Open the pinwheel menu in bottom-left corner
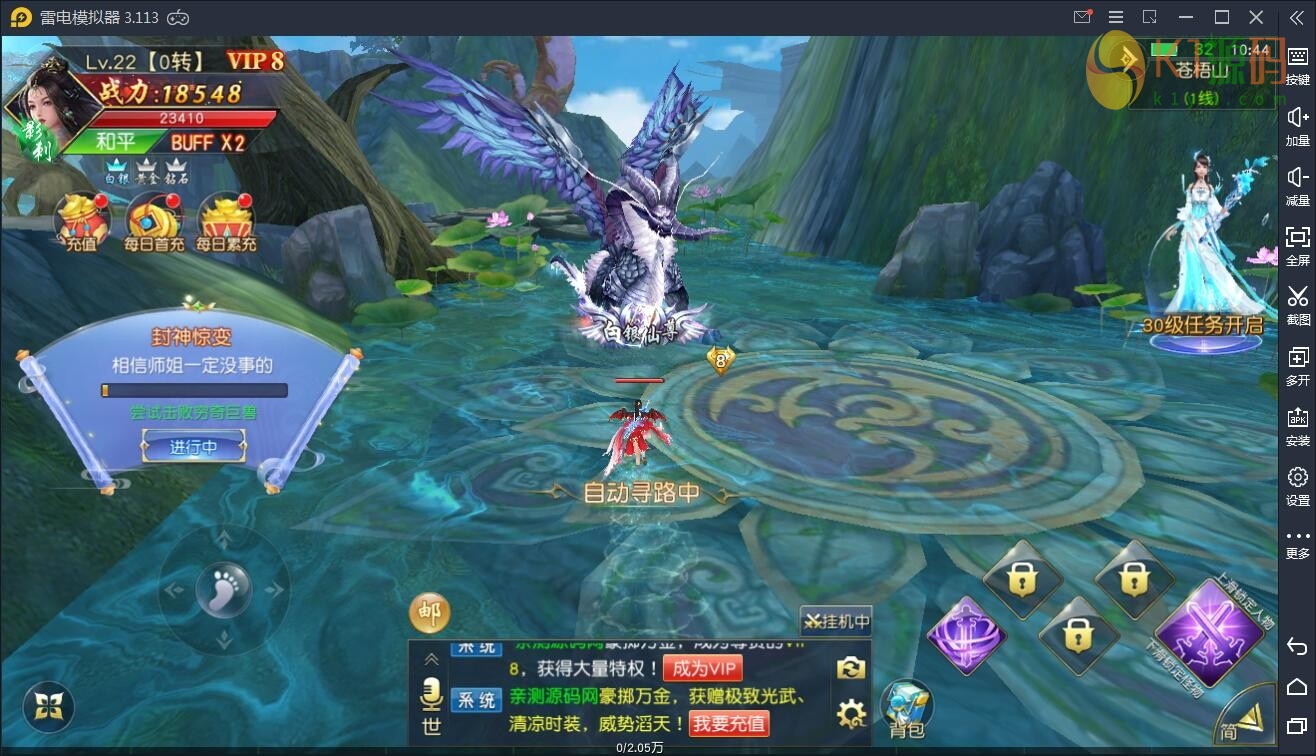The height and width of the screenshot is (756, 1316). (48, 707)
